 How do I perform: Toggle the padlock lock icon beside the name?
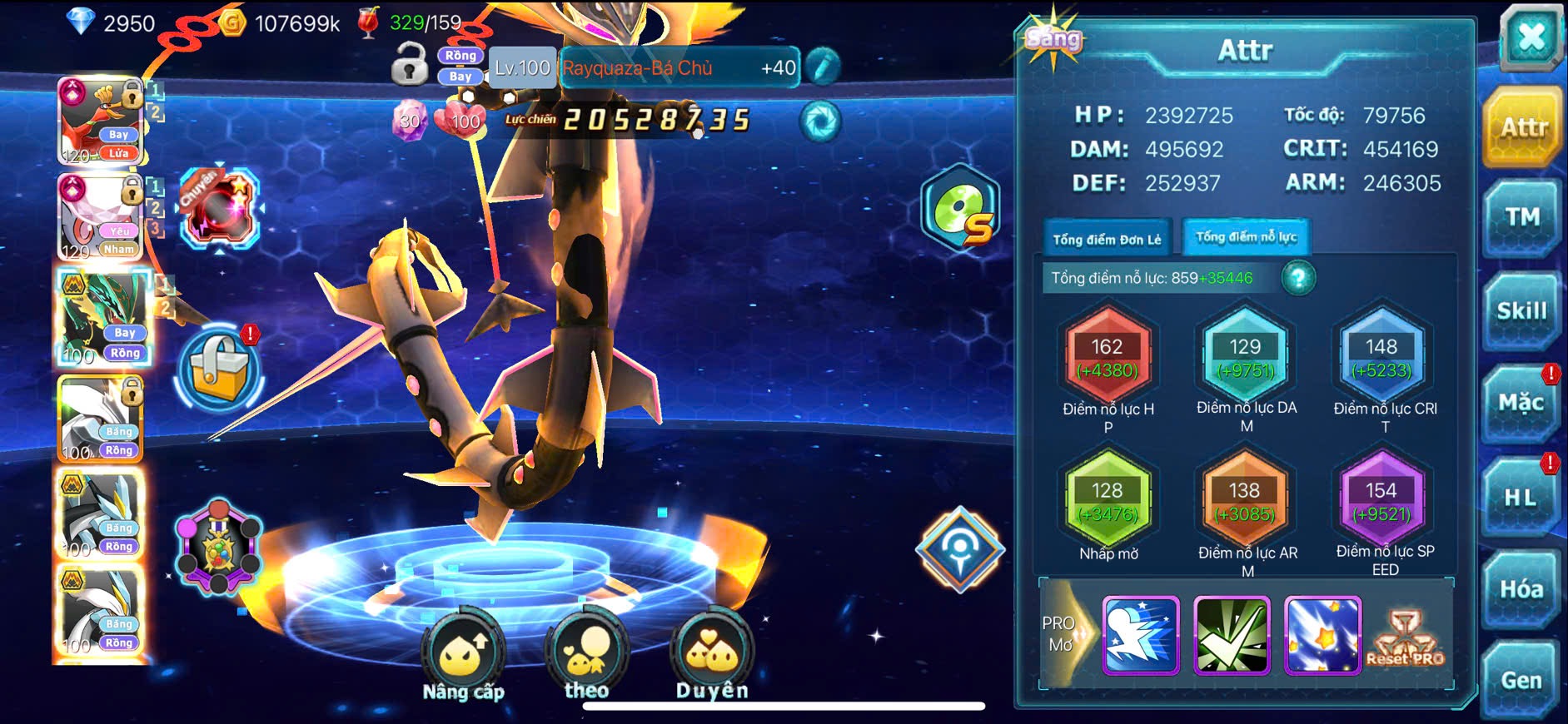point(409,66)
